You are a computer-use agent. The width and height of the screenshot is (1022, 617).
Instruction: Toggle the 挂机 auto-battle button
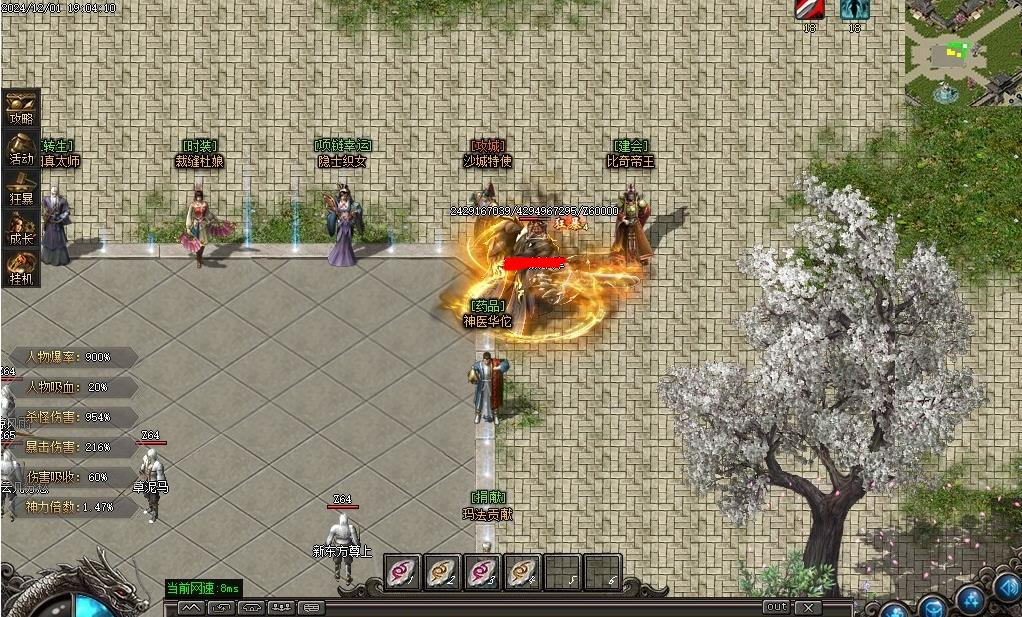(21, 267)
